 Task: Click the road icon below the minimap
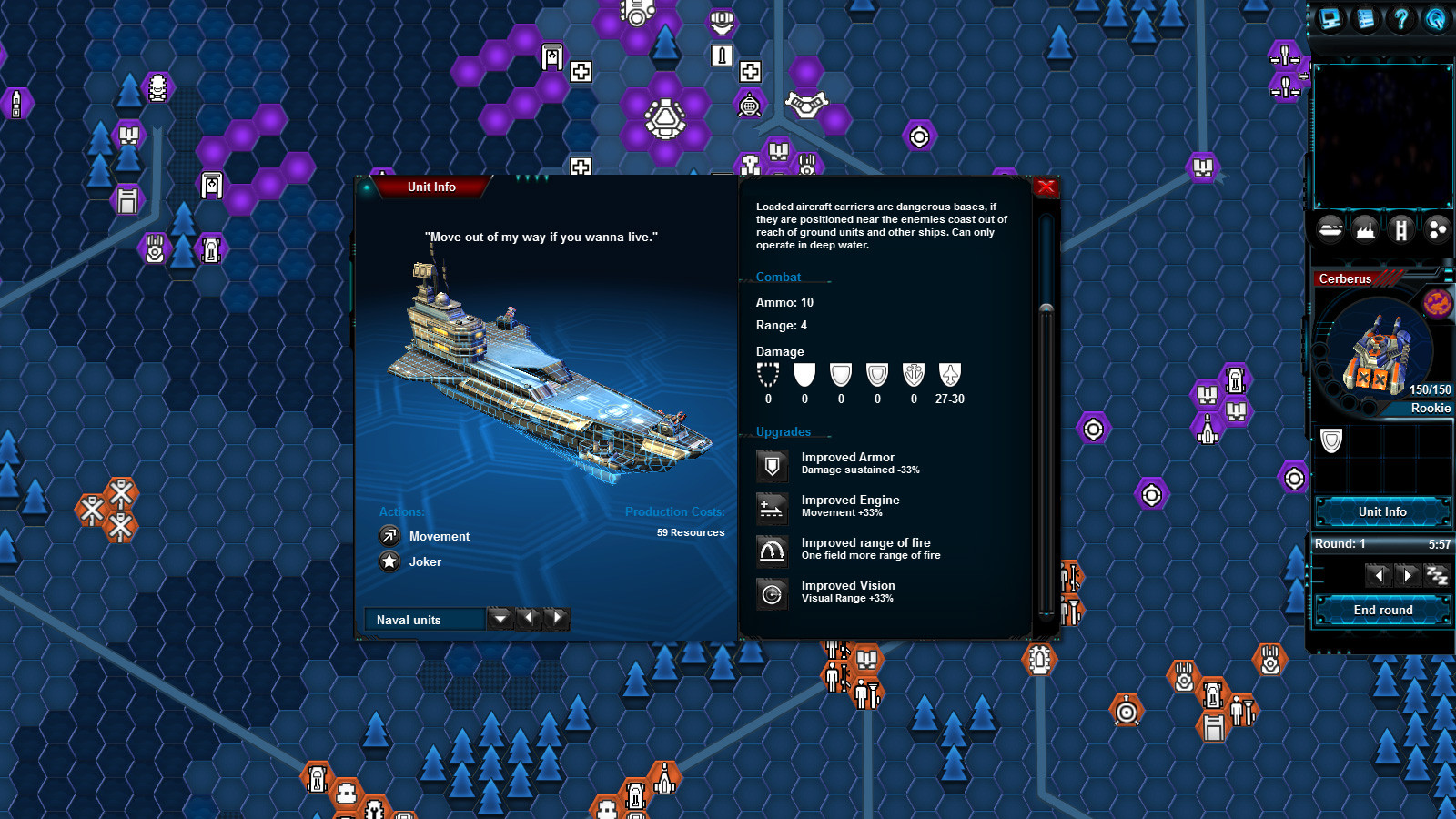[1400, 229]
